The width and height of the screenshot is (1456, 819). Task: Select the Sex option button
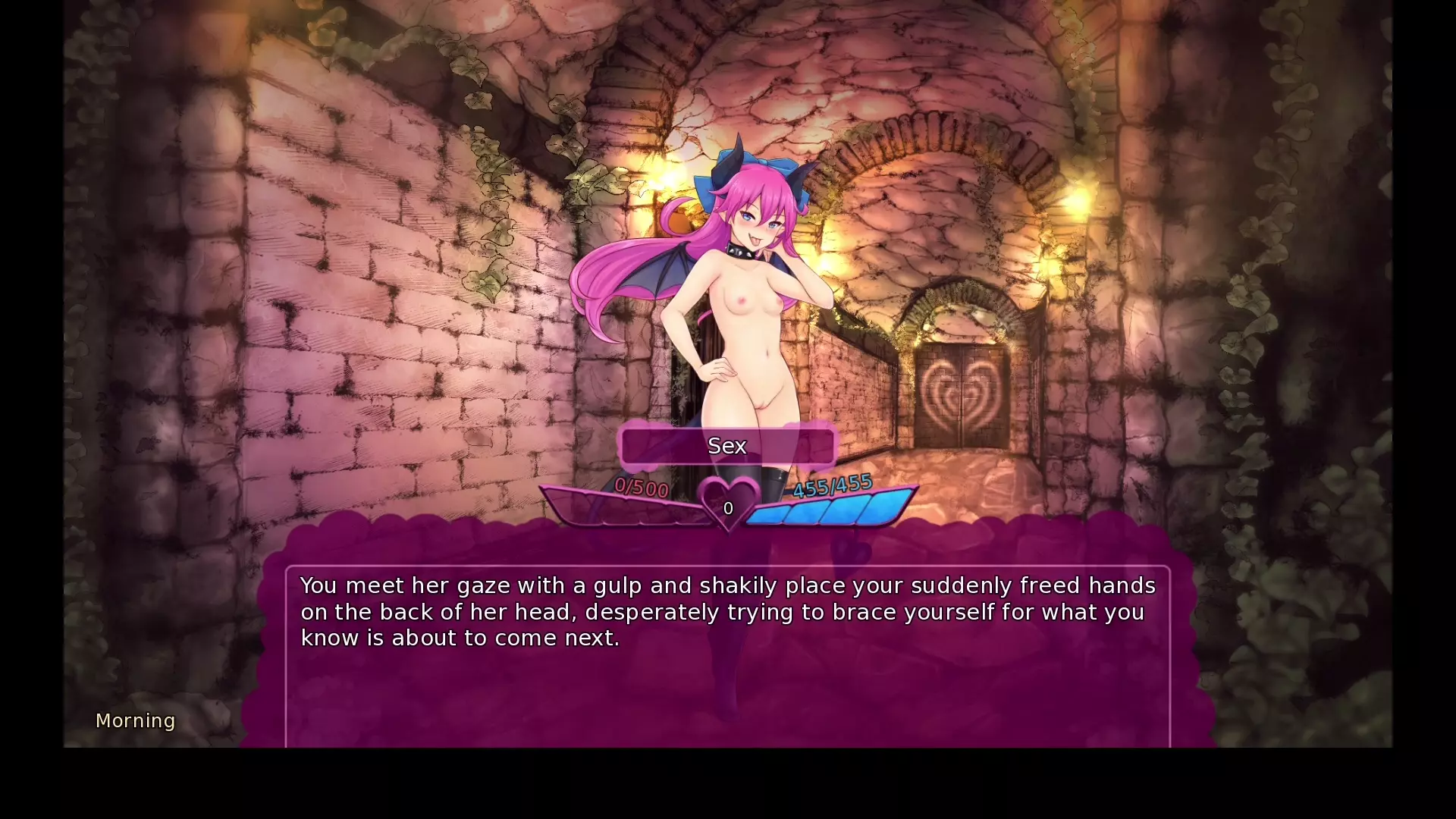coord(727,446)
